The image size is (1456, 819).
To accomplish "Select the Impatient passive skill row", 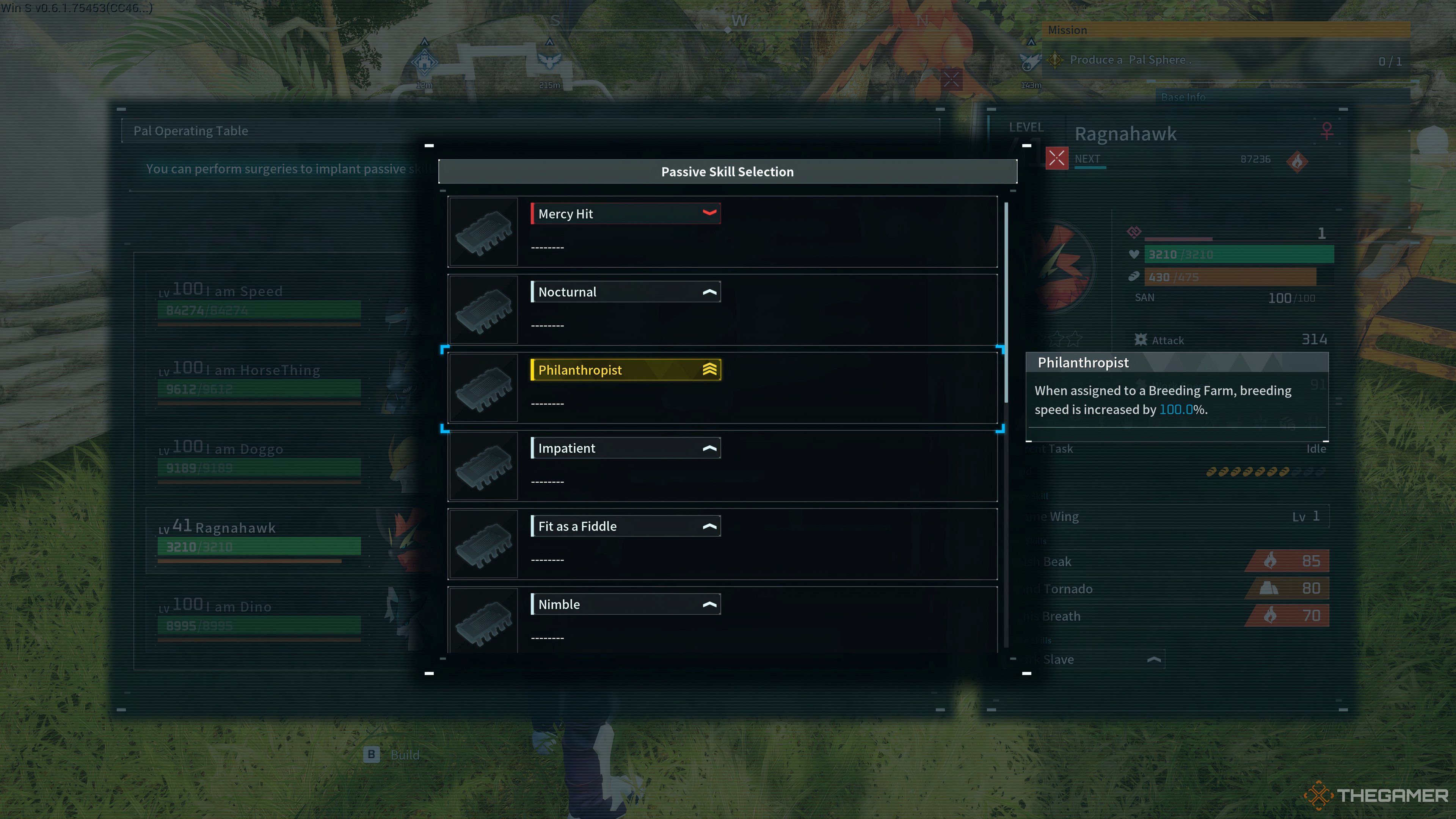I will pos(722,466).
